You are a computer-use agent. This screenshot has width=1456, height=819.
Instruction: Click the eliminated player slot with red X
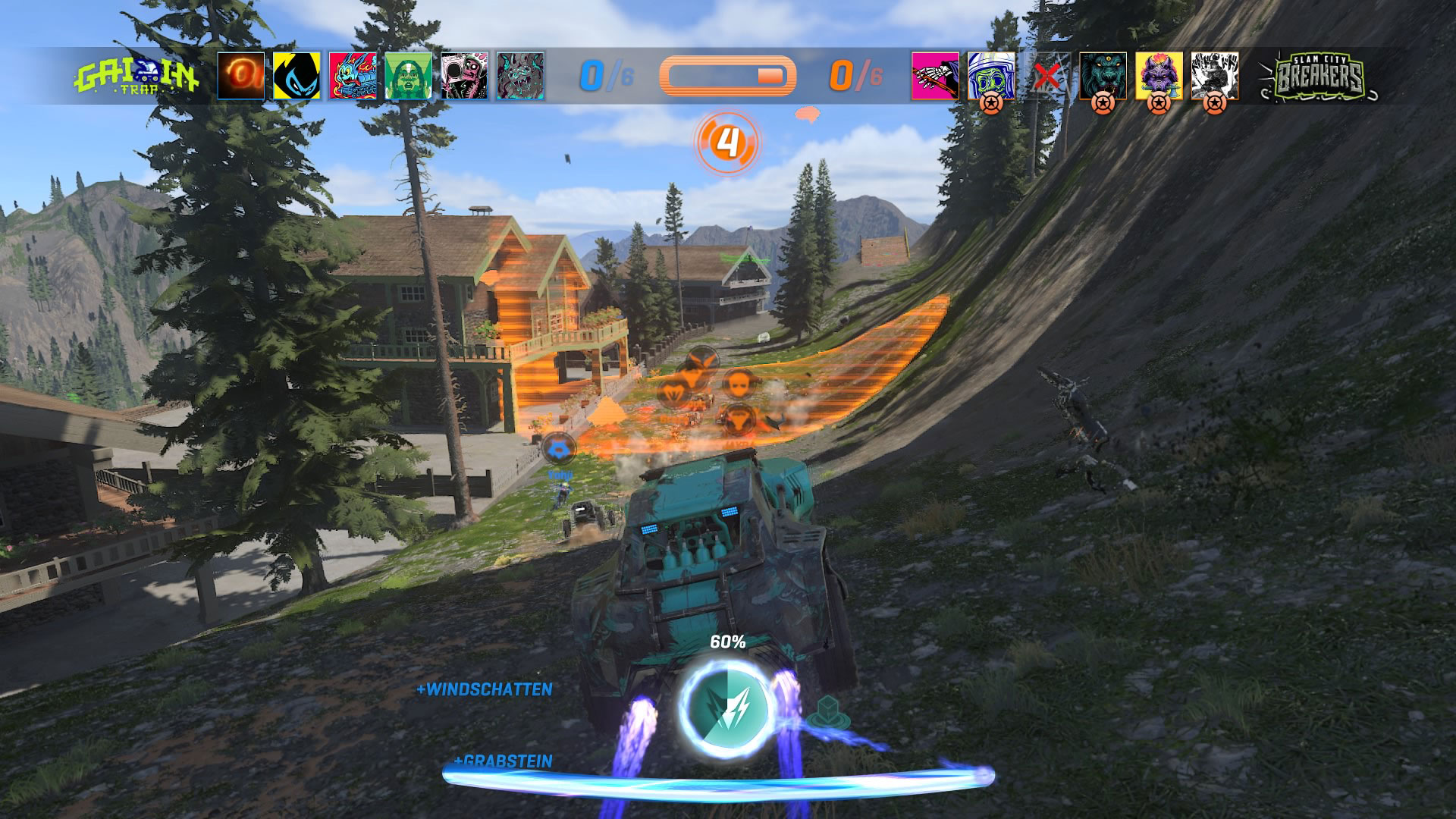click(1047, 76)
